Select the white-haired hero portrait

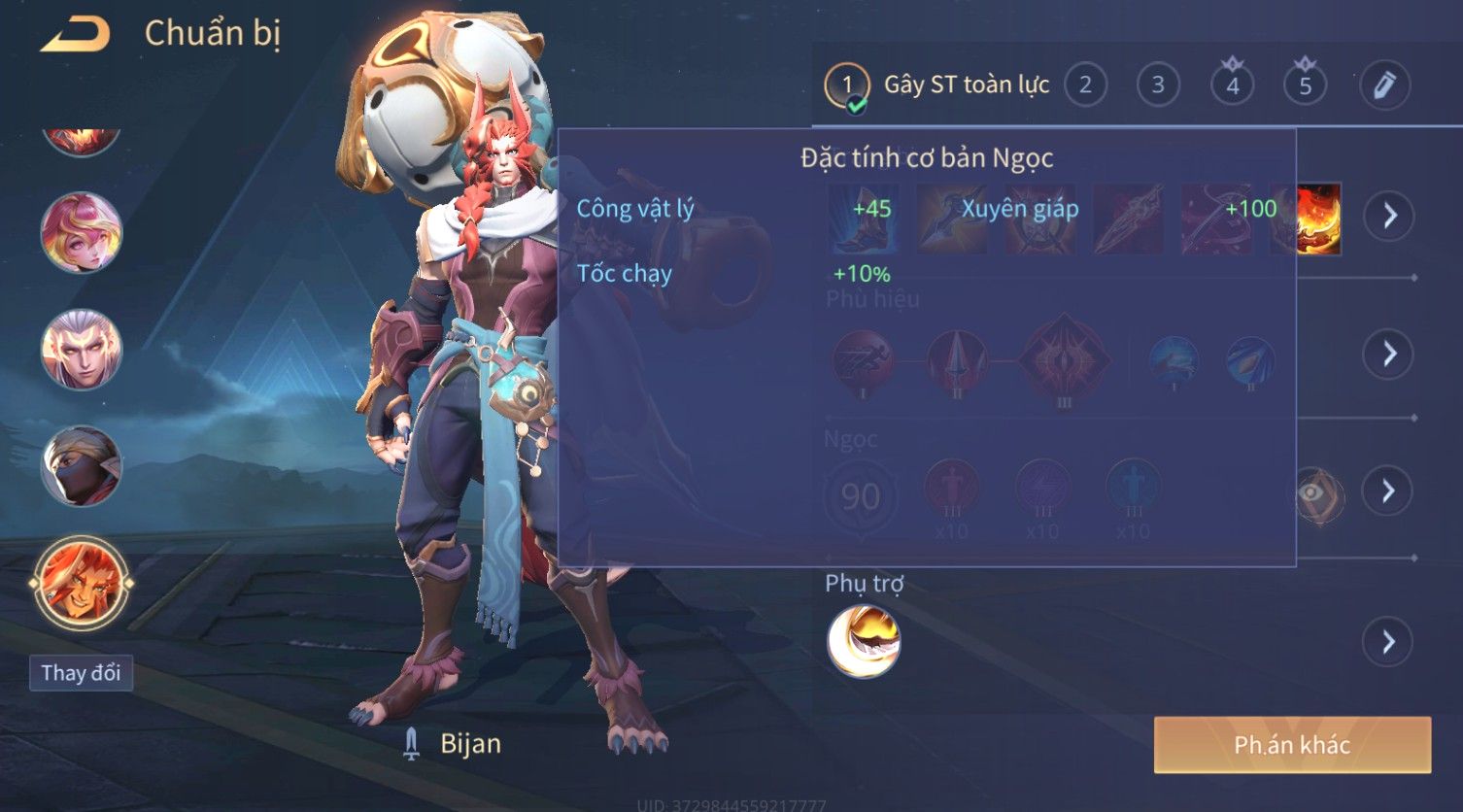coord(82,349)
